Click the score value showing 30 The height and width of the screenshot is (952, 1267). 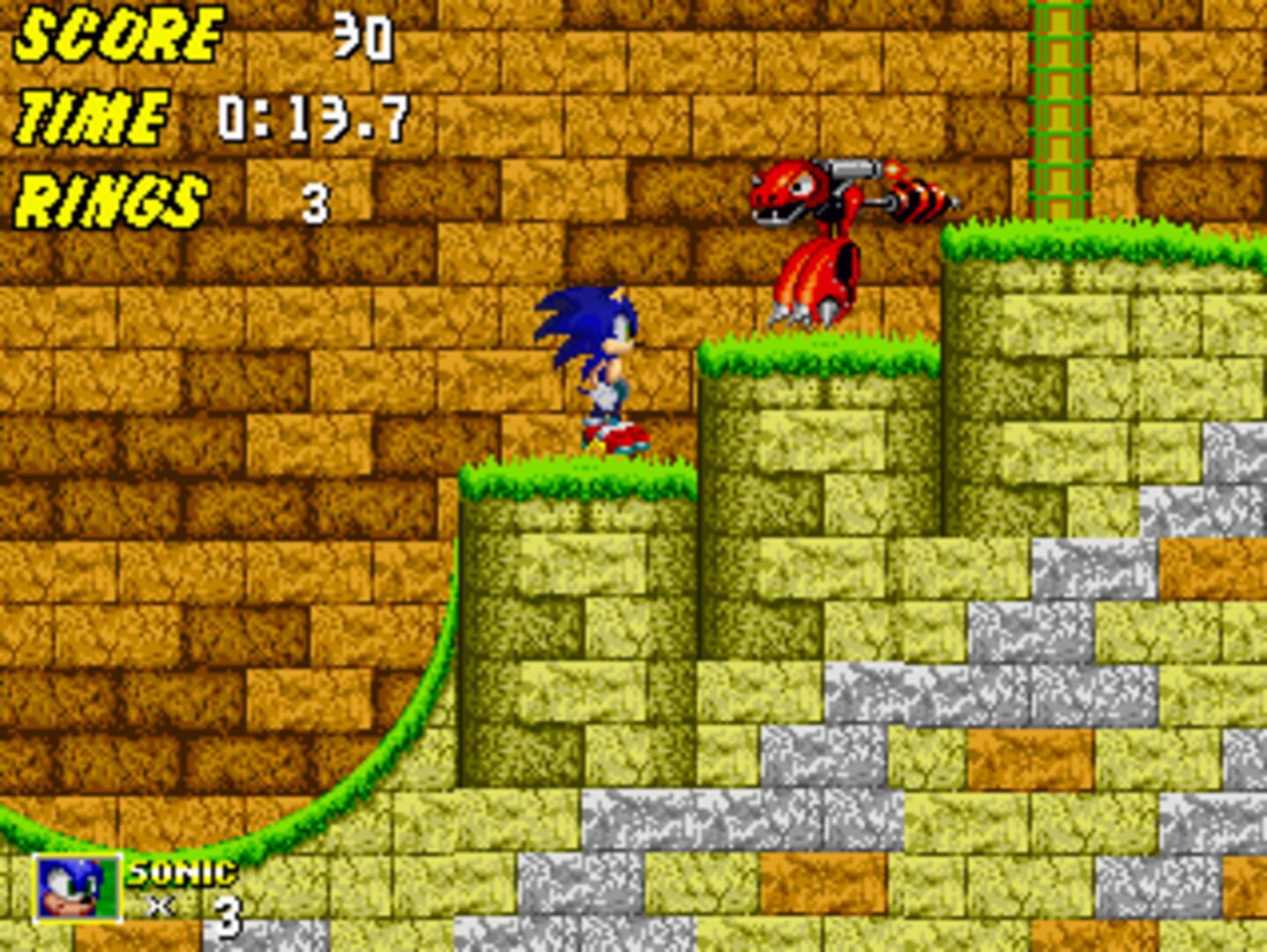pyautogui.click(x=361, y=37)
